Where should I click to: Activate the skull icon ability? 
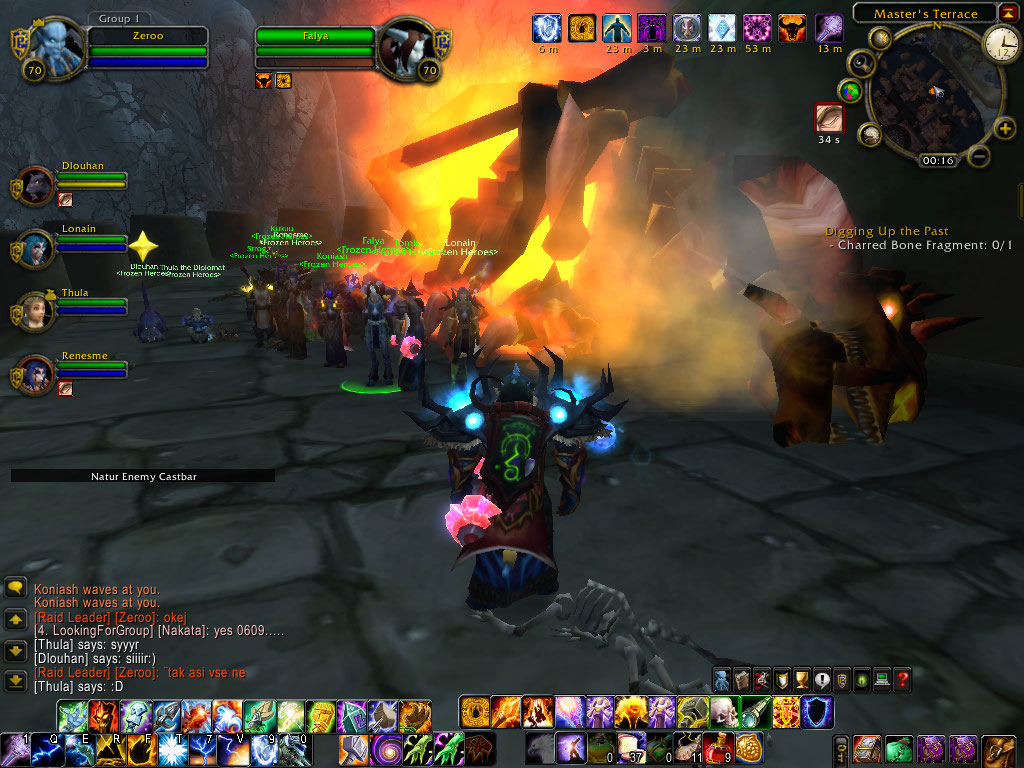[723, 712]
